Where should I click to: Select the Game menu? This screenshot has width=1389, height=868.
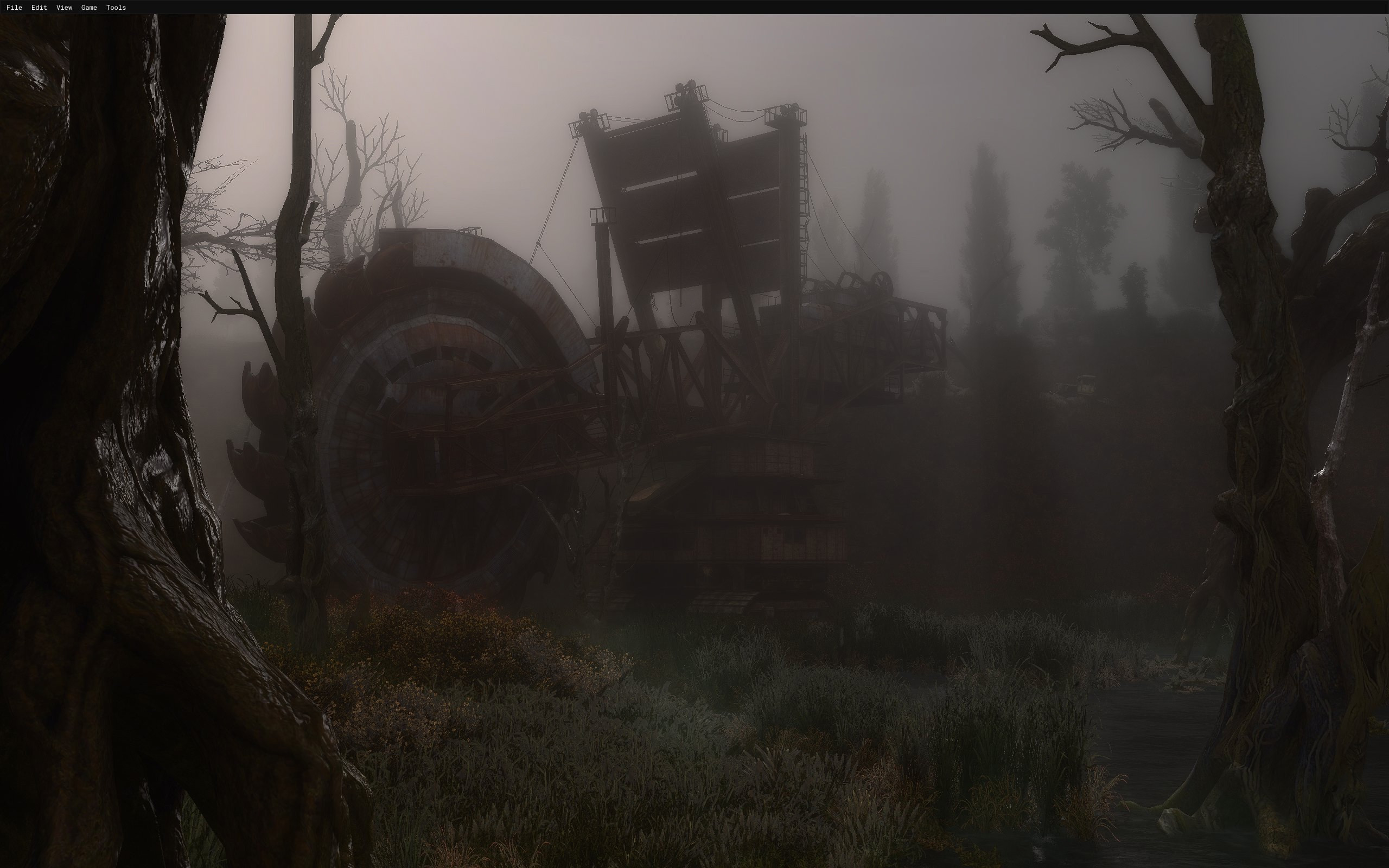(89, 8)
